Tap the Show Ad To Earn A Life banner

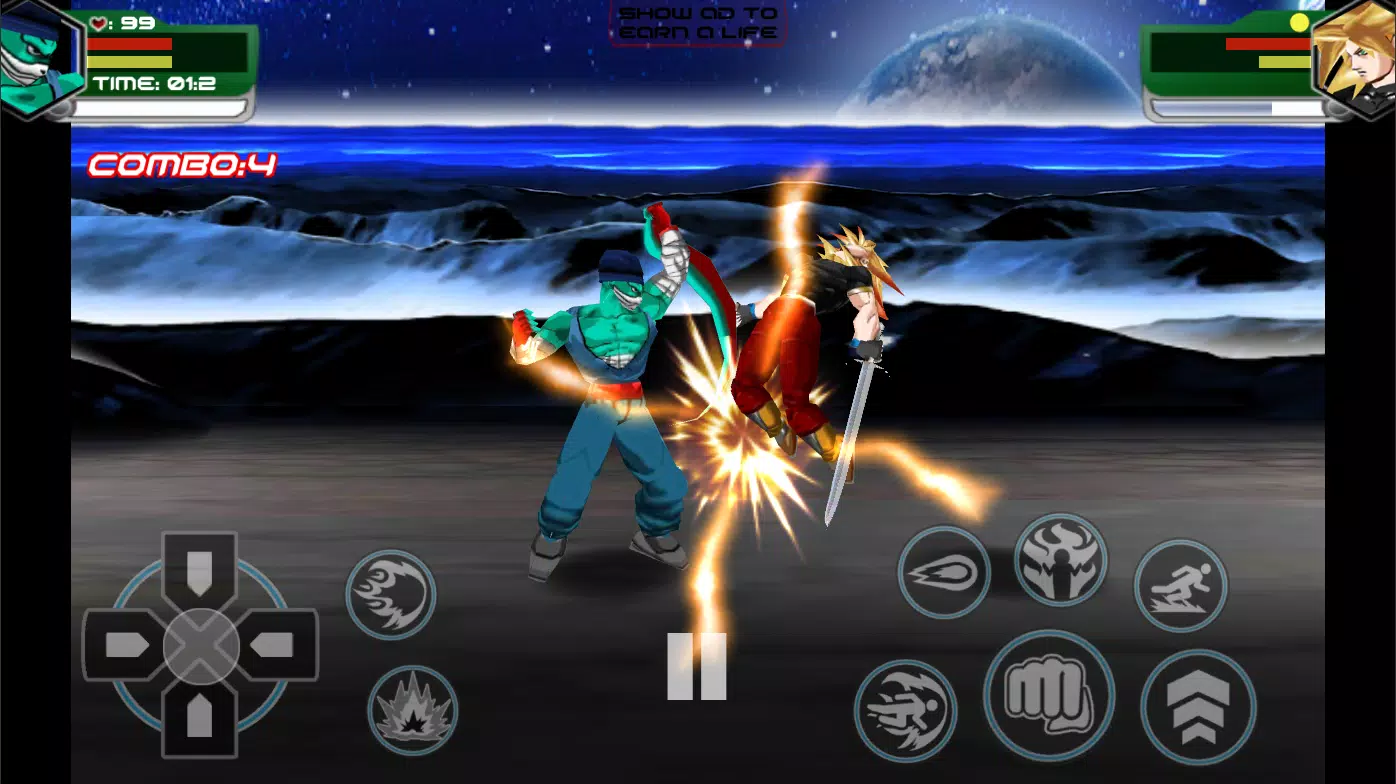pos(698,23)
